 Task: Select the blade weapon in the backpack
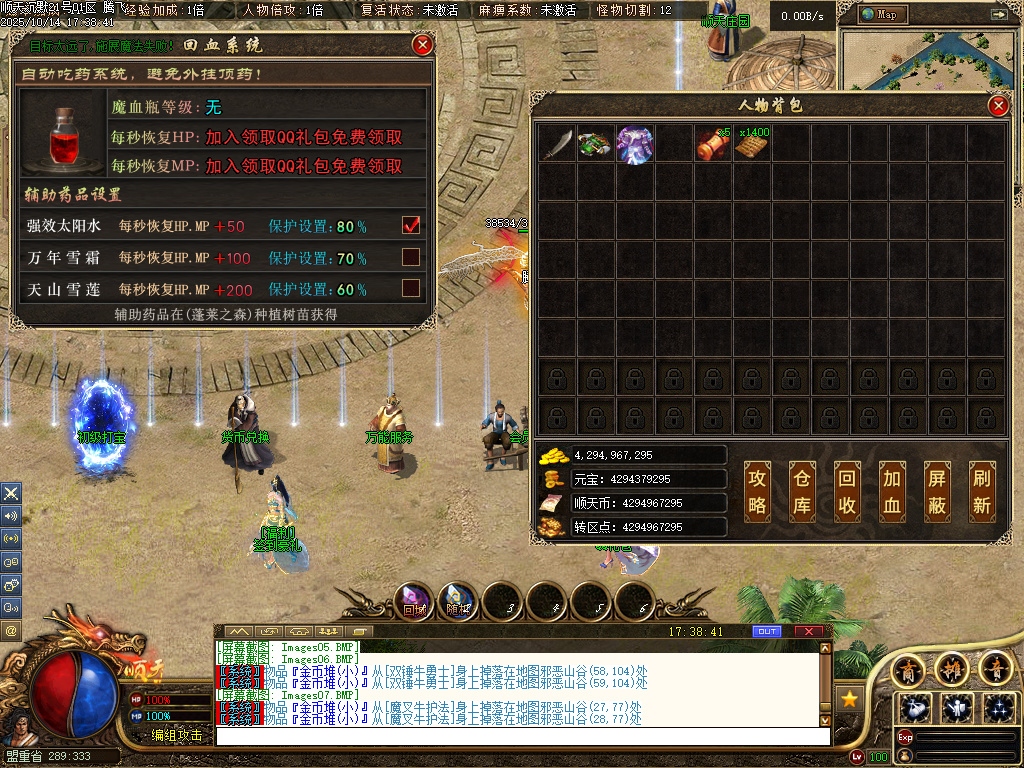(557, 143)
